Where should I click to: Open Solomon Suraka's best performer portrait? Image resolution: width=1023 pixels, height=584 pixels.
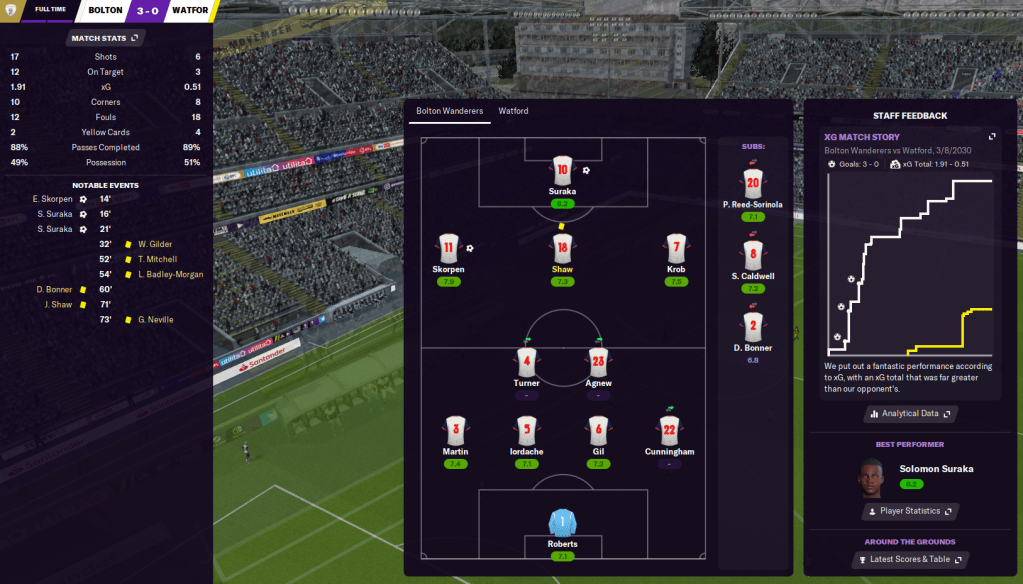click(872, 475)
